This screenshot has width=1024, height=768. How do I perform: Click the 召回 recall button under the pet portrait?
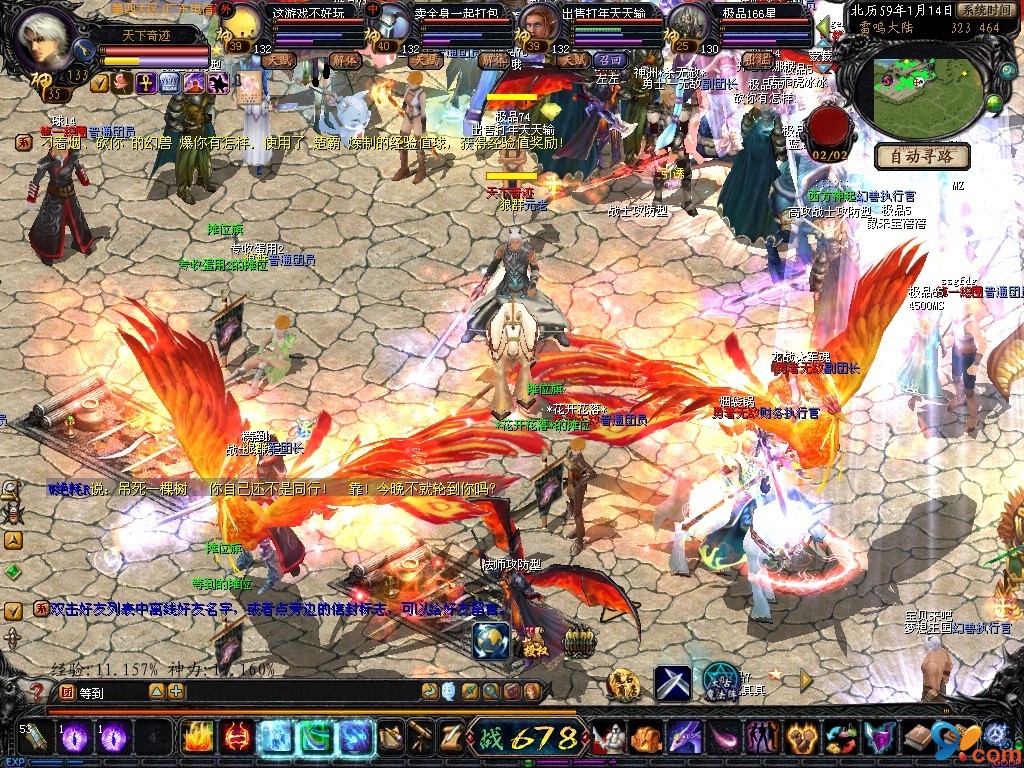coord(610,61)
